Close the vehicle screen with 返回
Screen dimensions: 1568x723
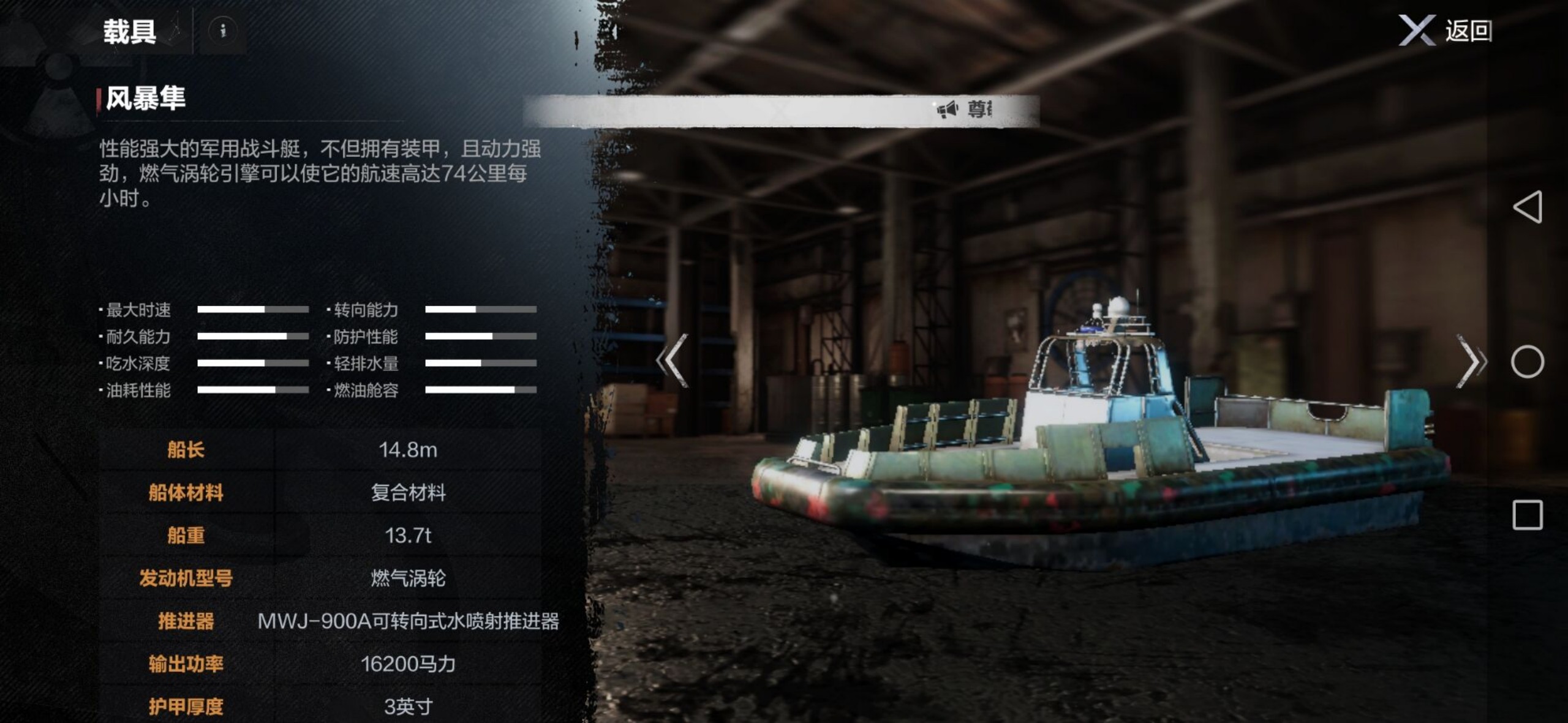(x=1445, y=31)
